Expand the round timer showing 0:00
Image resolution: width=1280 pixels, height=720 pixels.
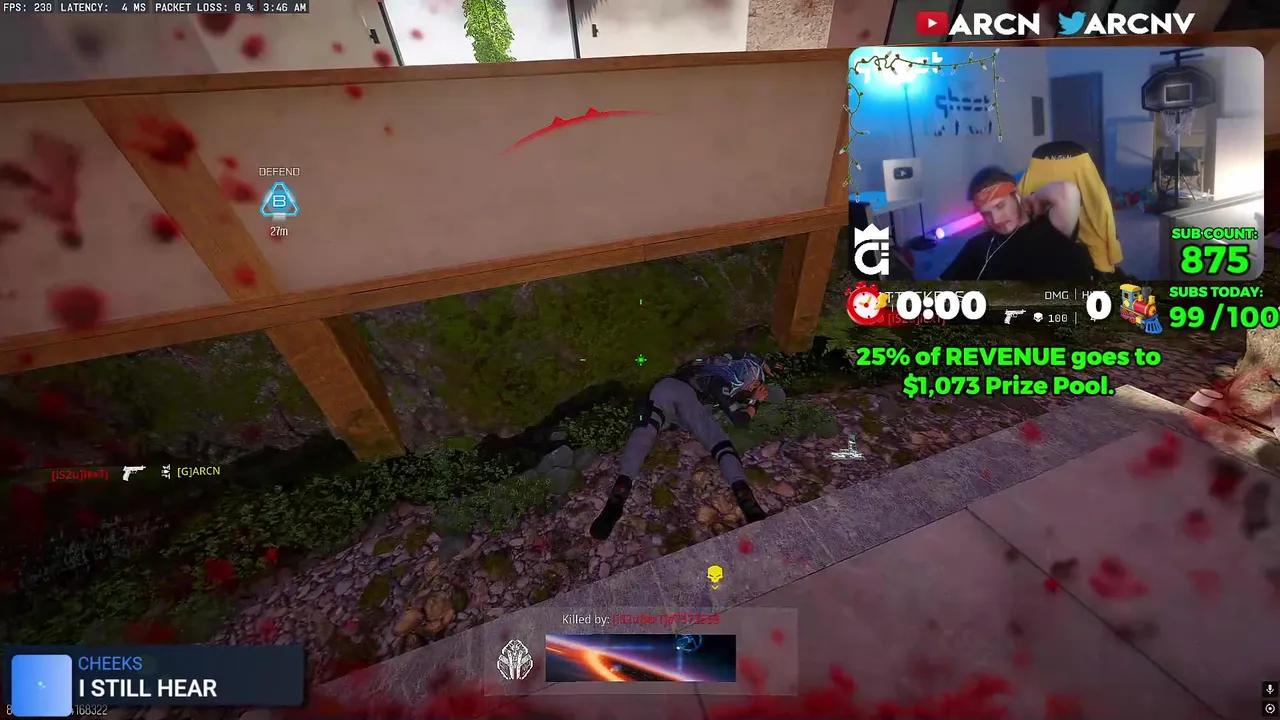(938, 305)
